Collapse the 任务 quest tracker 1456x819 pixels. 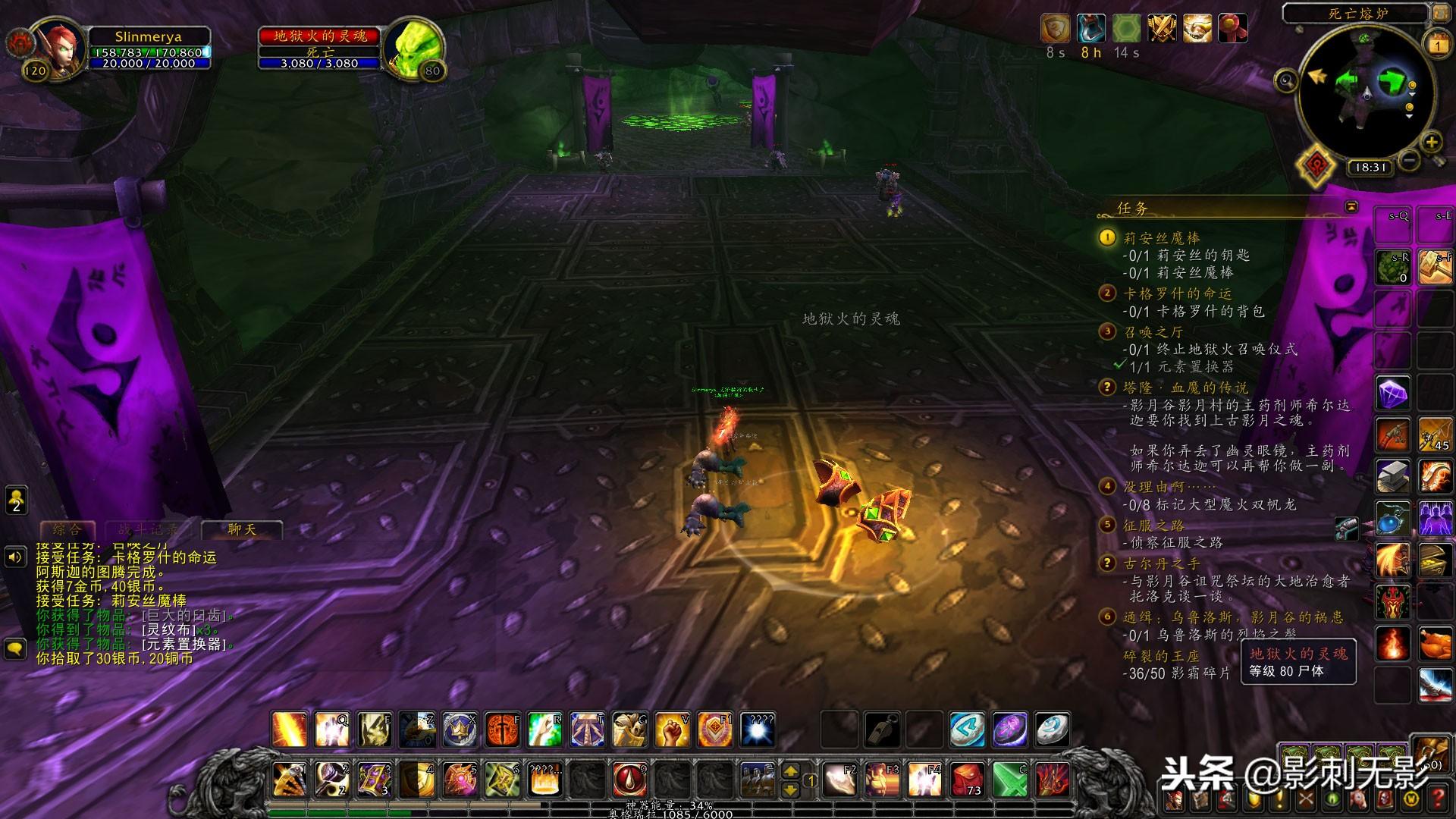(1351, 207)
